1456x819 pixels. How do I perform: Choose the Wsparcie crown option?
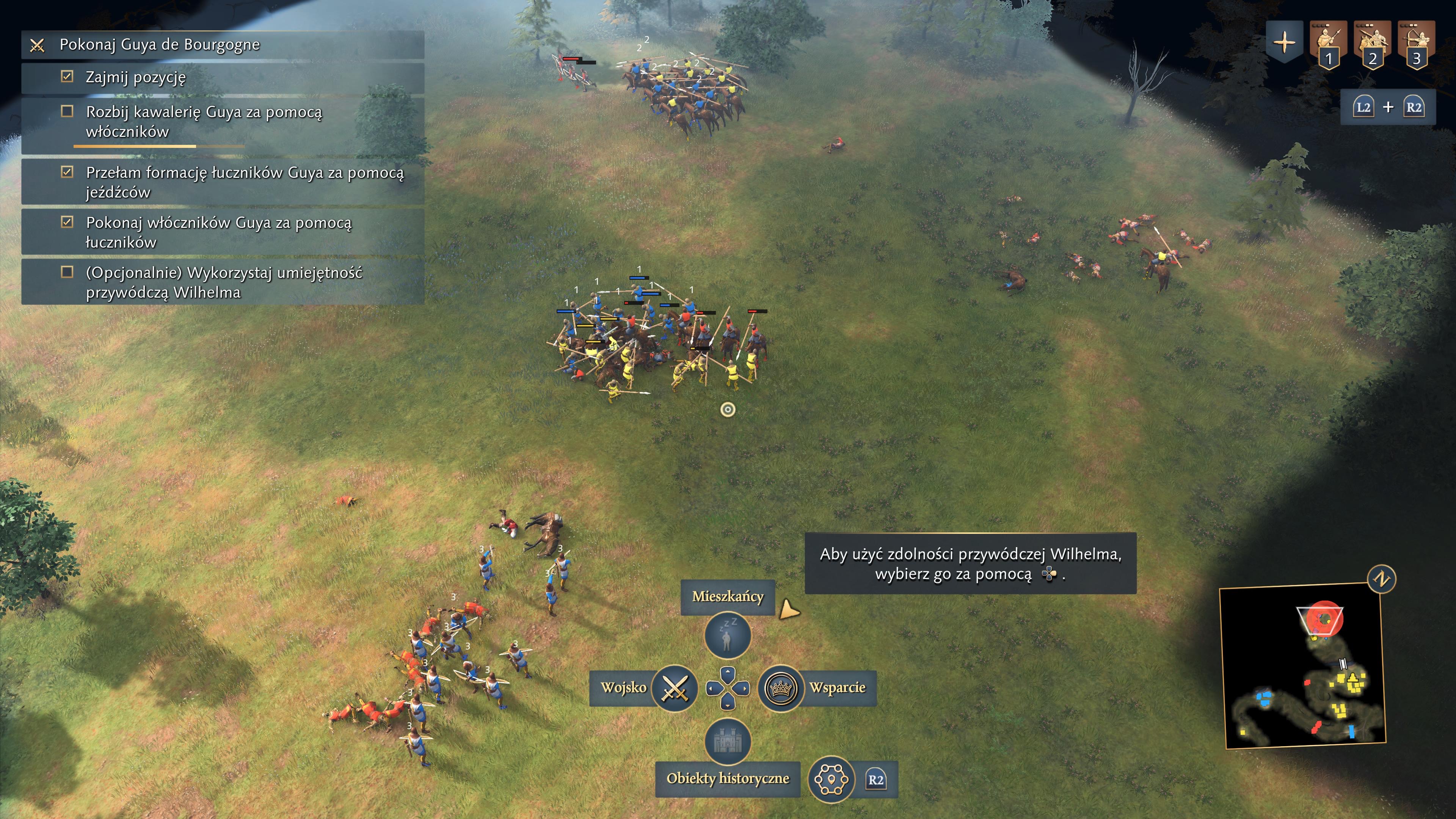click(781, 688)
